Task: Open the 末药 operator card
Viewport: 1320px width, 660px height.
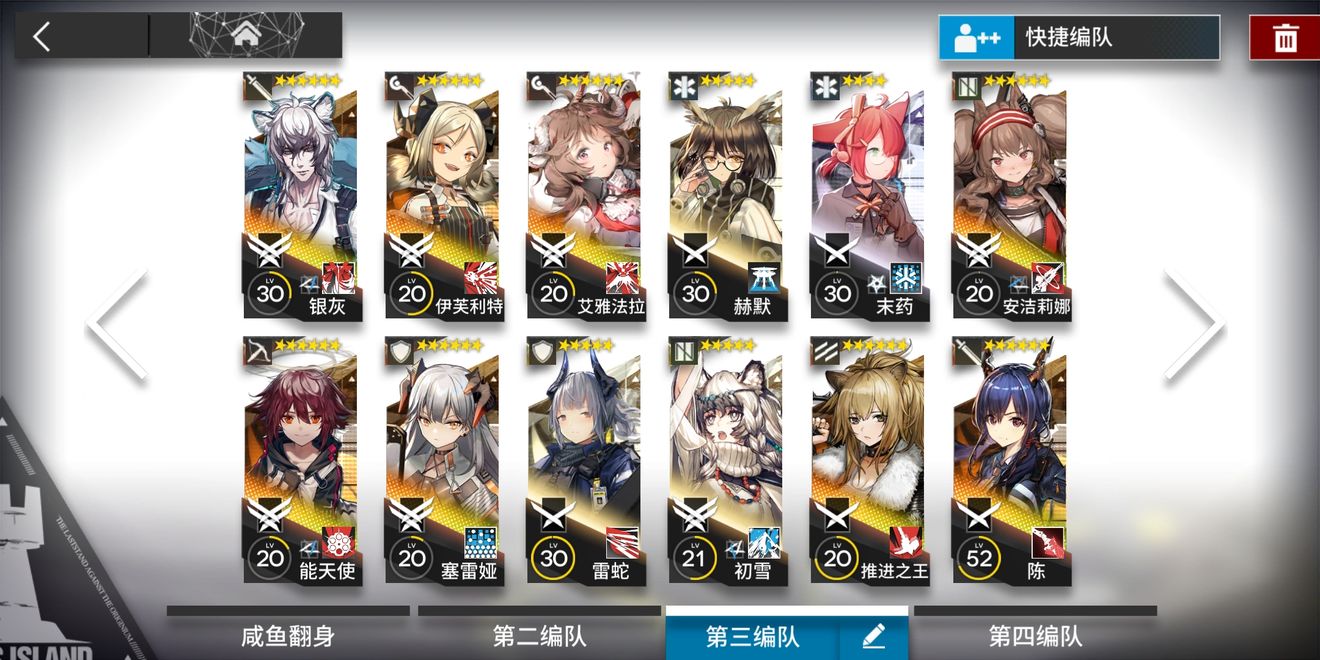Action: (869, 195)
